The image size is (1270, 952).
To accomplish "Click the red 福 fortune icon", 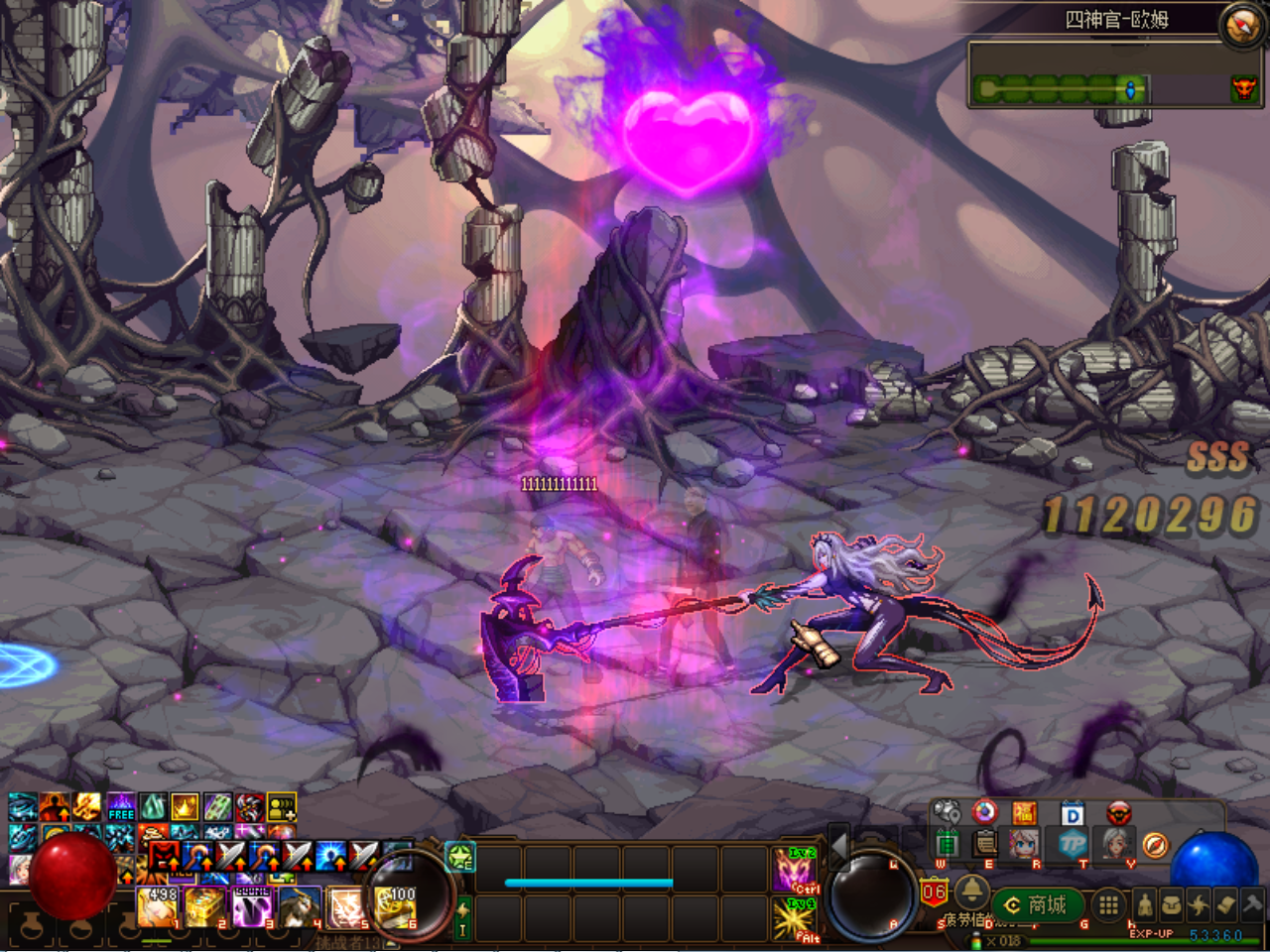I will (1024, 814).
